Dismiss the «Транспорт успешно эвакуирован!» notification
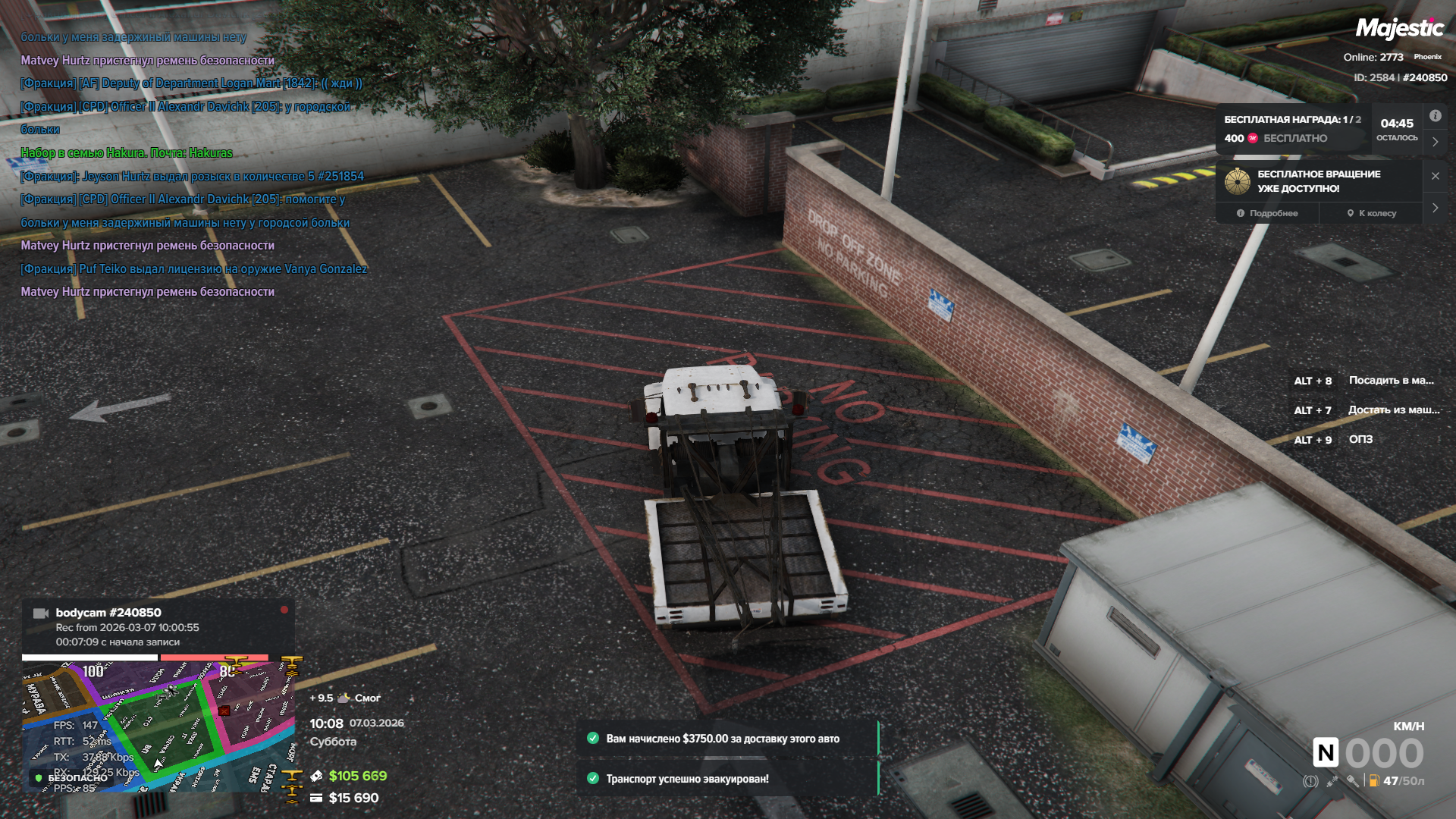Screen dimensions: 1456x819 coord(726,779)
